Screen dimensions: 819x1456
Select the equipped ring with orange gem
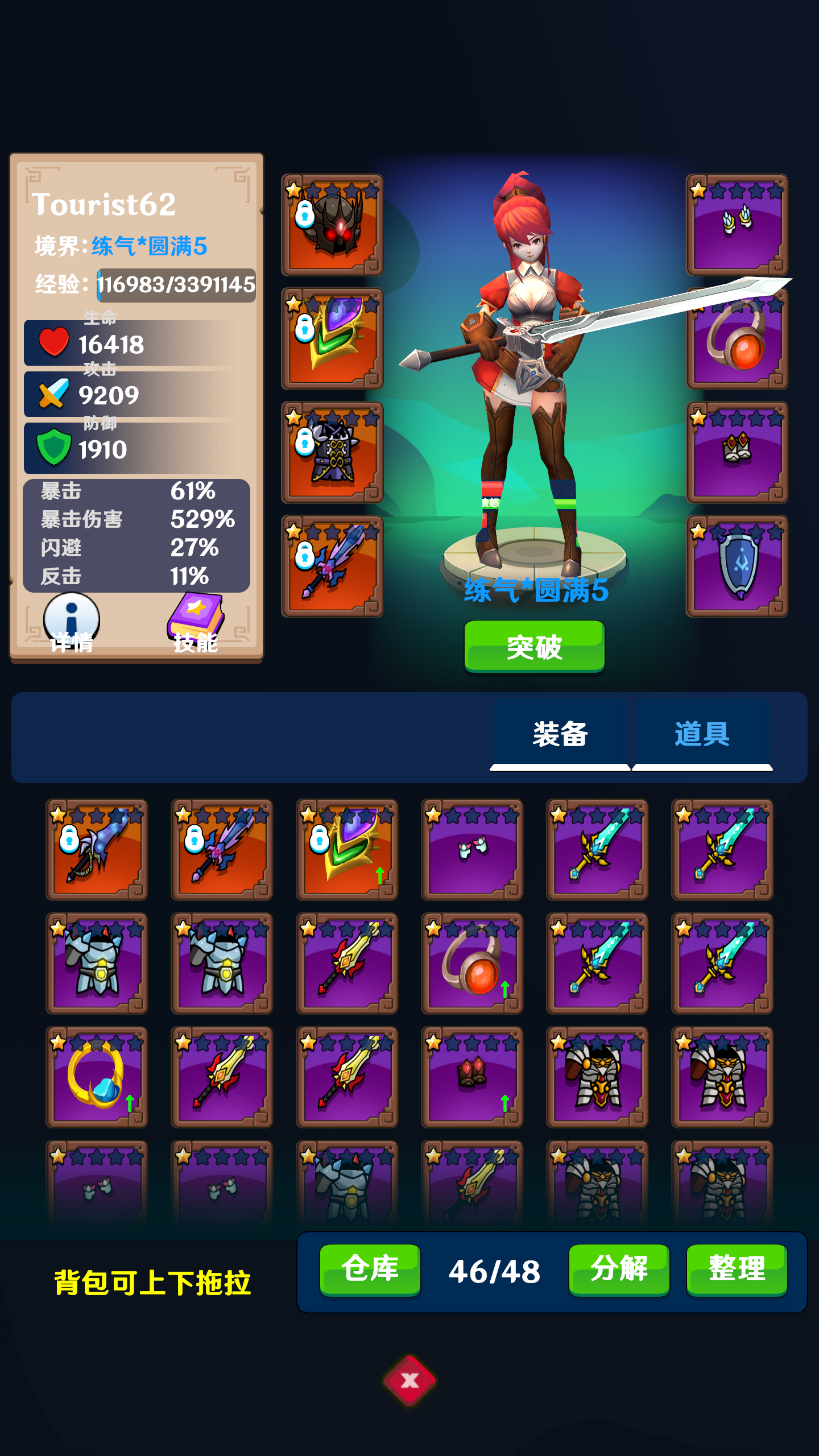click(x=737, y=341)
